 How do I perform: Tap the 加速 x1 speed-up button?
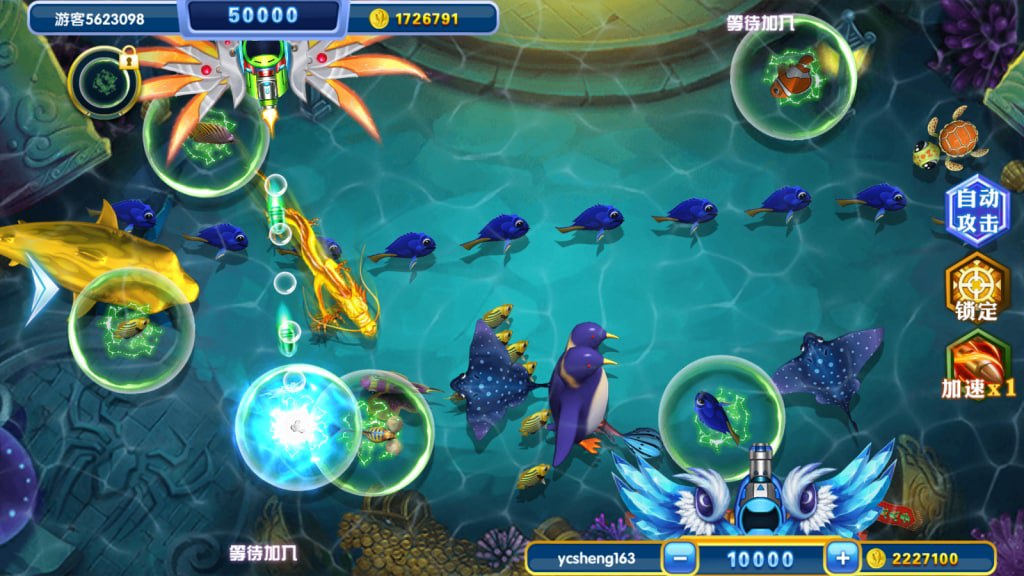977,364
